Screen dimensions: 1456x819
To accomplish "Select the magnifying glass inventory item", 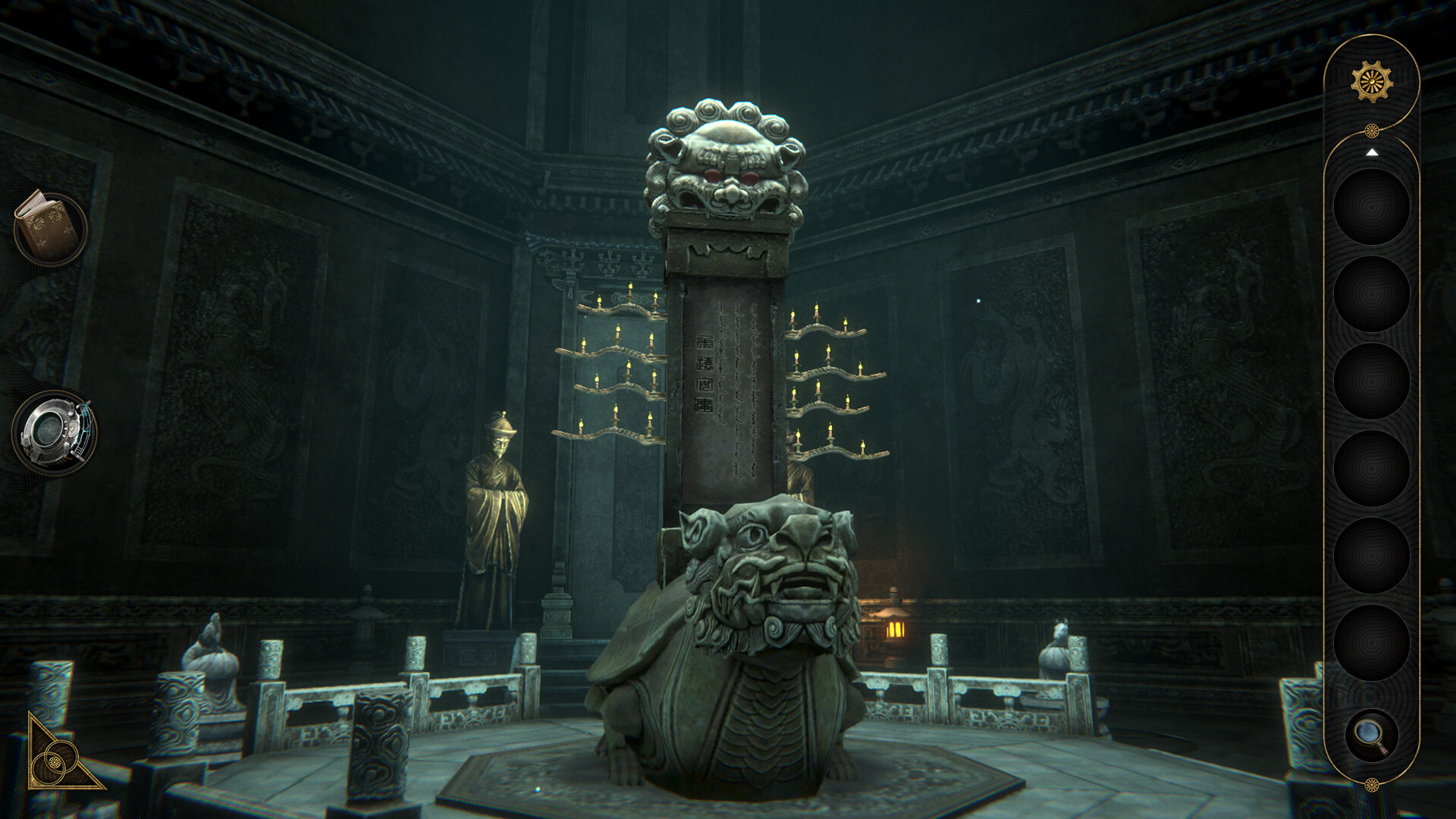I will (1371, 733).
